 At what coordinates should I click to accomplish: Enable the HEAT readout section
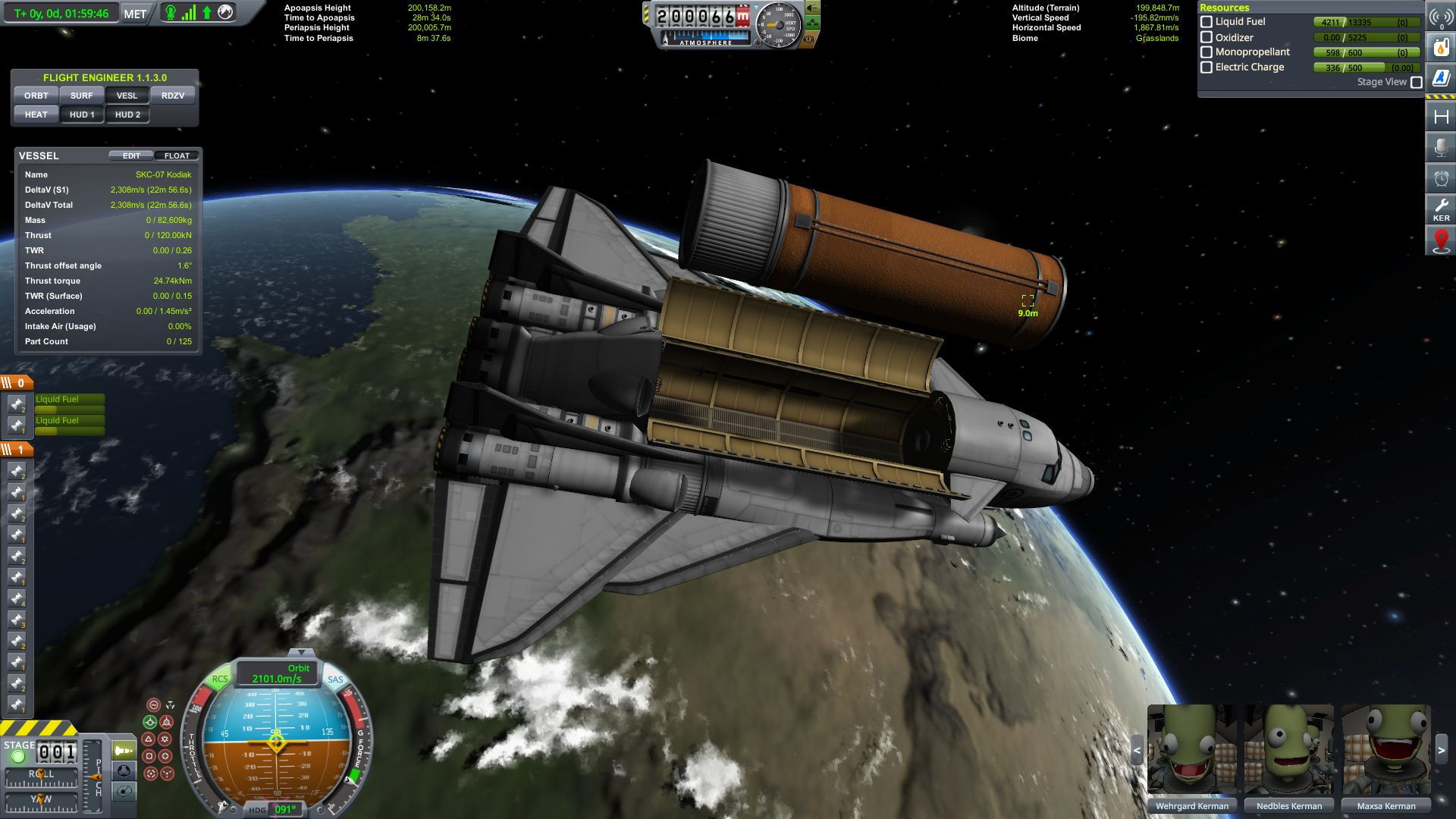[x=36, y=115]
